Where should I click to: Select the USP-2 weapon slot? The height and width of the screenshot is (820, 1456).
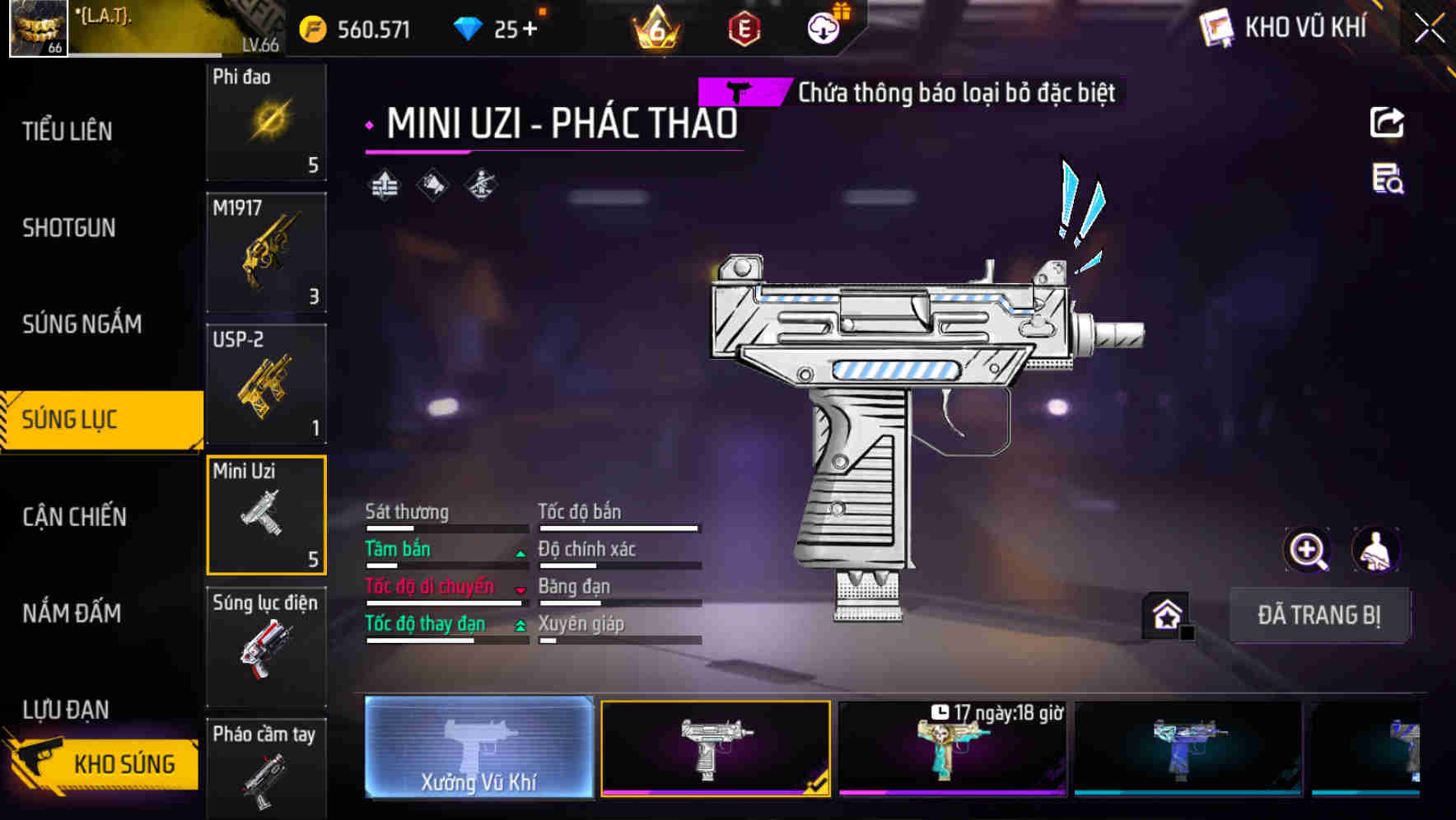click(x=266, y=384)
